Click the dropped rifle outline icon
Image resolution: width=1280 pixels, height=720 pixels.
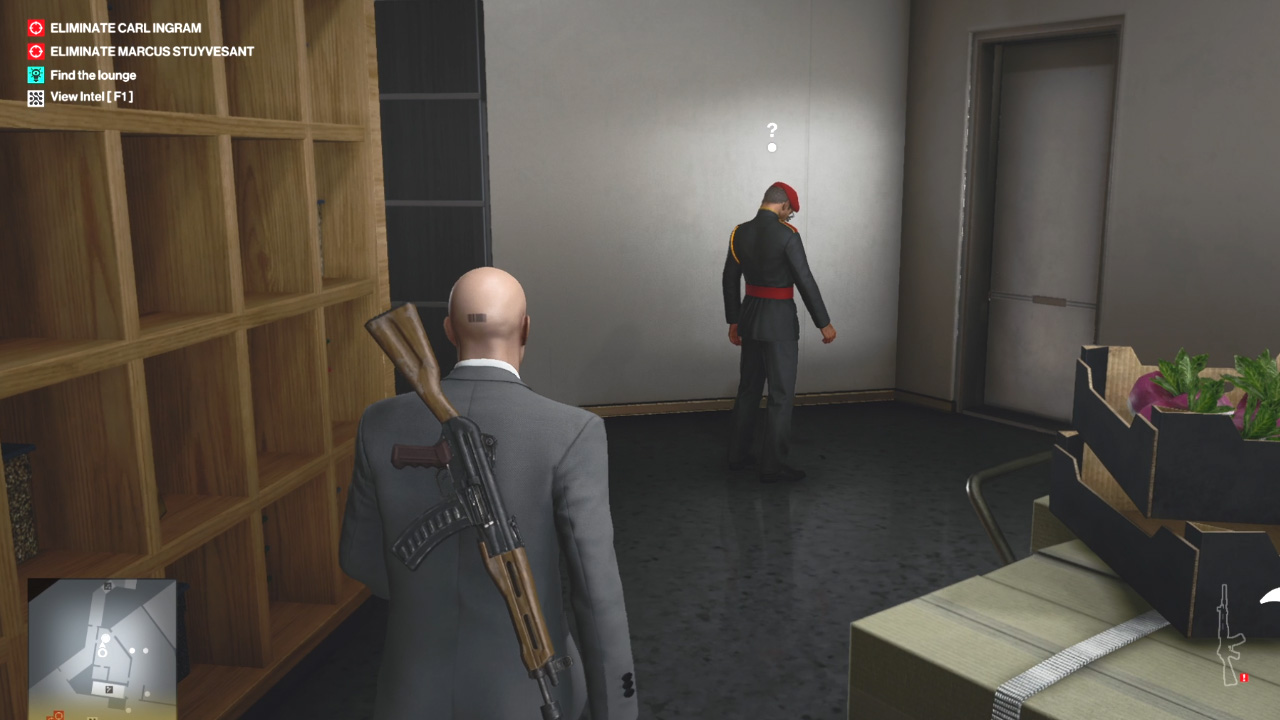[1228, 630]
